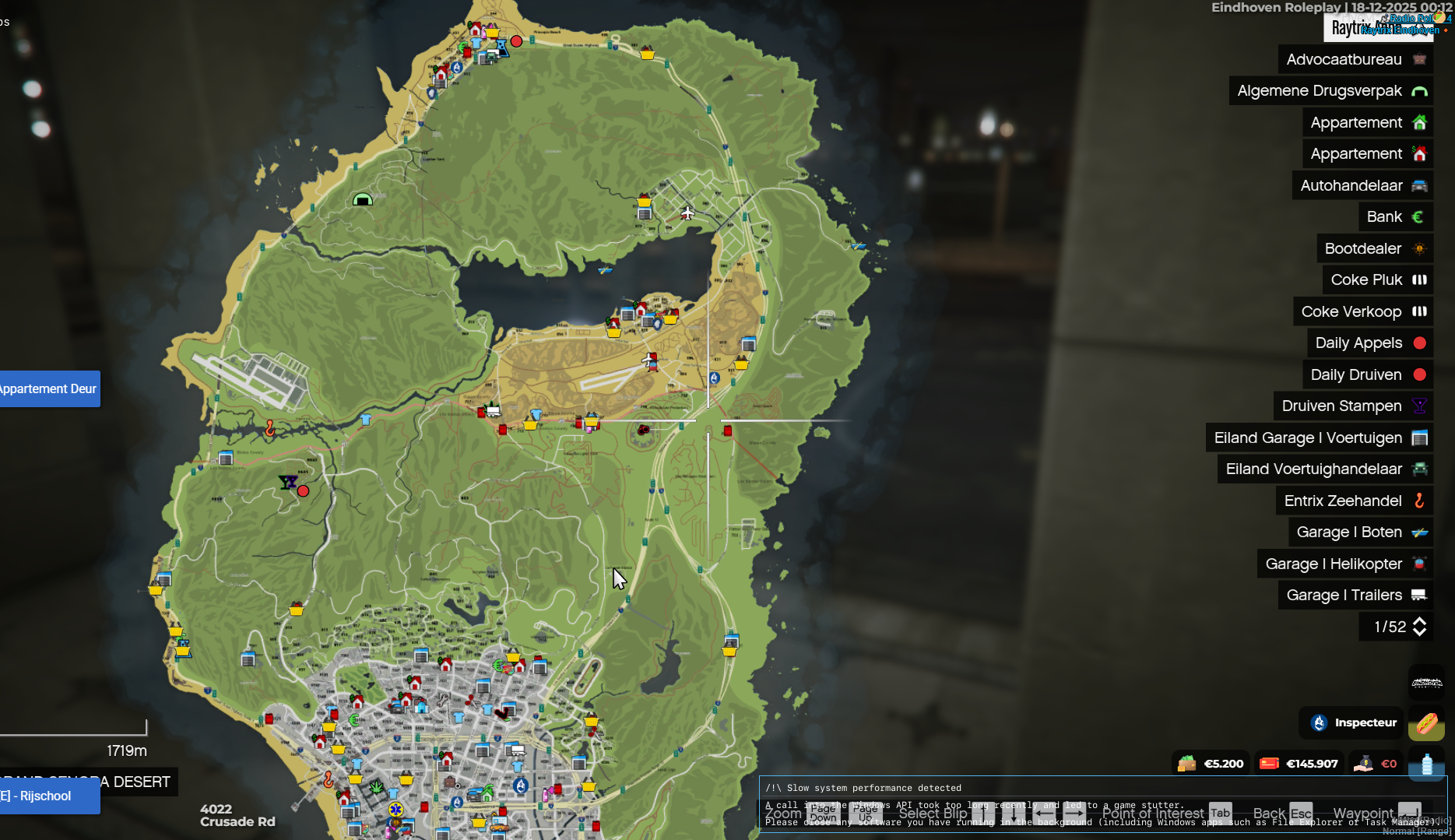Select the Autohandelaar legend entry
The image size is (1455, 840).
[x=1362, y=185]
